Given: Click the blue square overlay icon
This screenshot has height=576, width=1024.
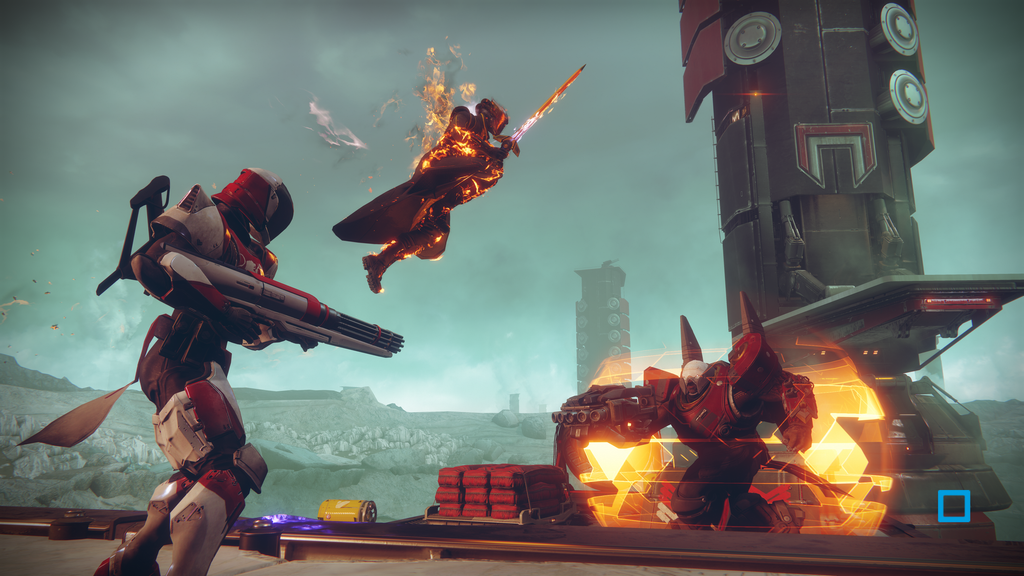Looking at the screenshot, I should pos(954,505).
